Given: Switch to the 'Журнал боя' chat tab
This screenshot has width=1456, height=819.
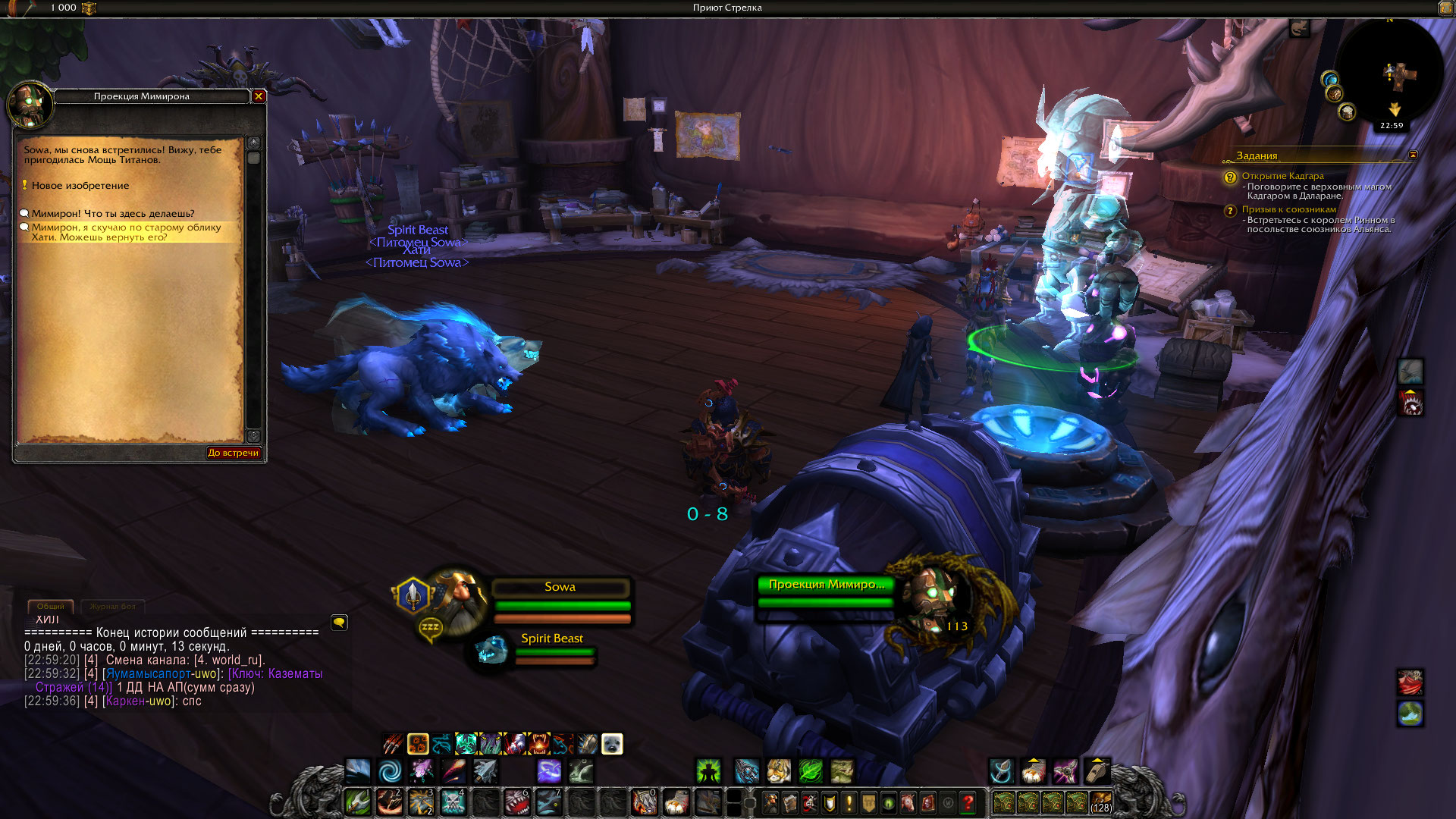Looking at the screenshot, I should tap(112, 606).
